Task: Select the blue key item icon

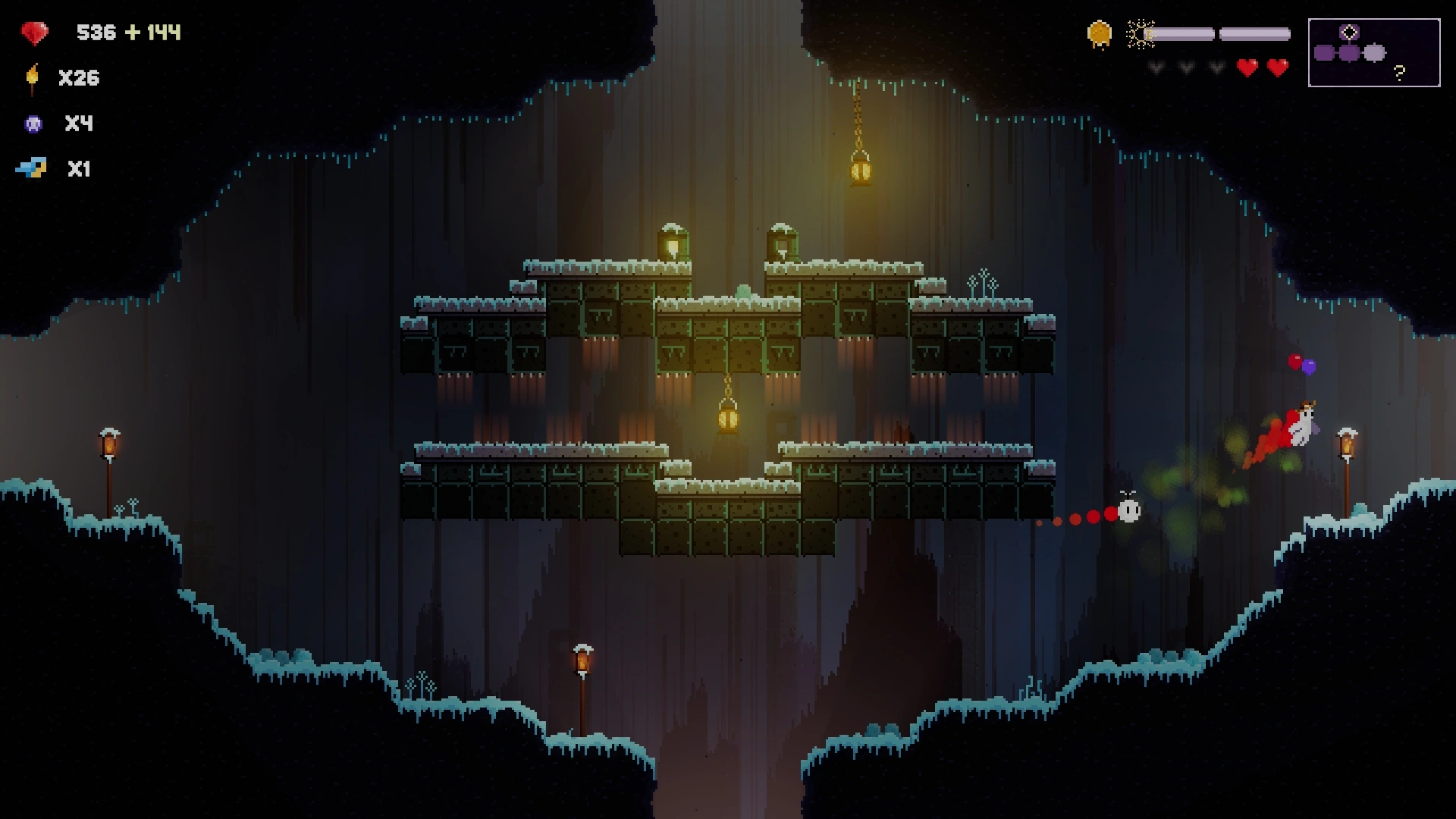Action: pos(32,168)
